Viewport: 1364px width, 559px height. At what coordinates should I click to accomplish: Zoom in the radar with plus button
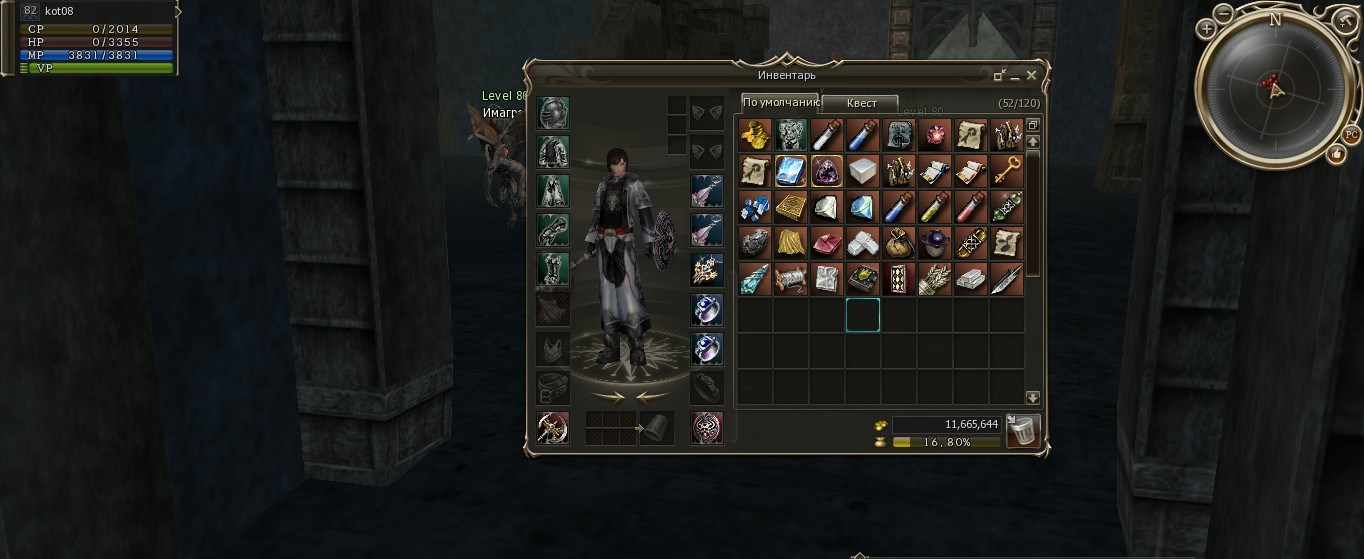pos(1207,29)
